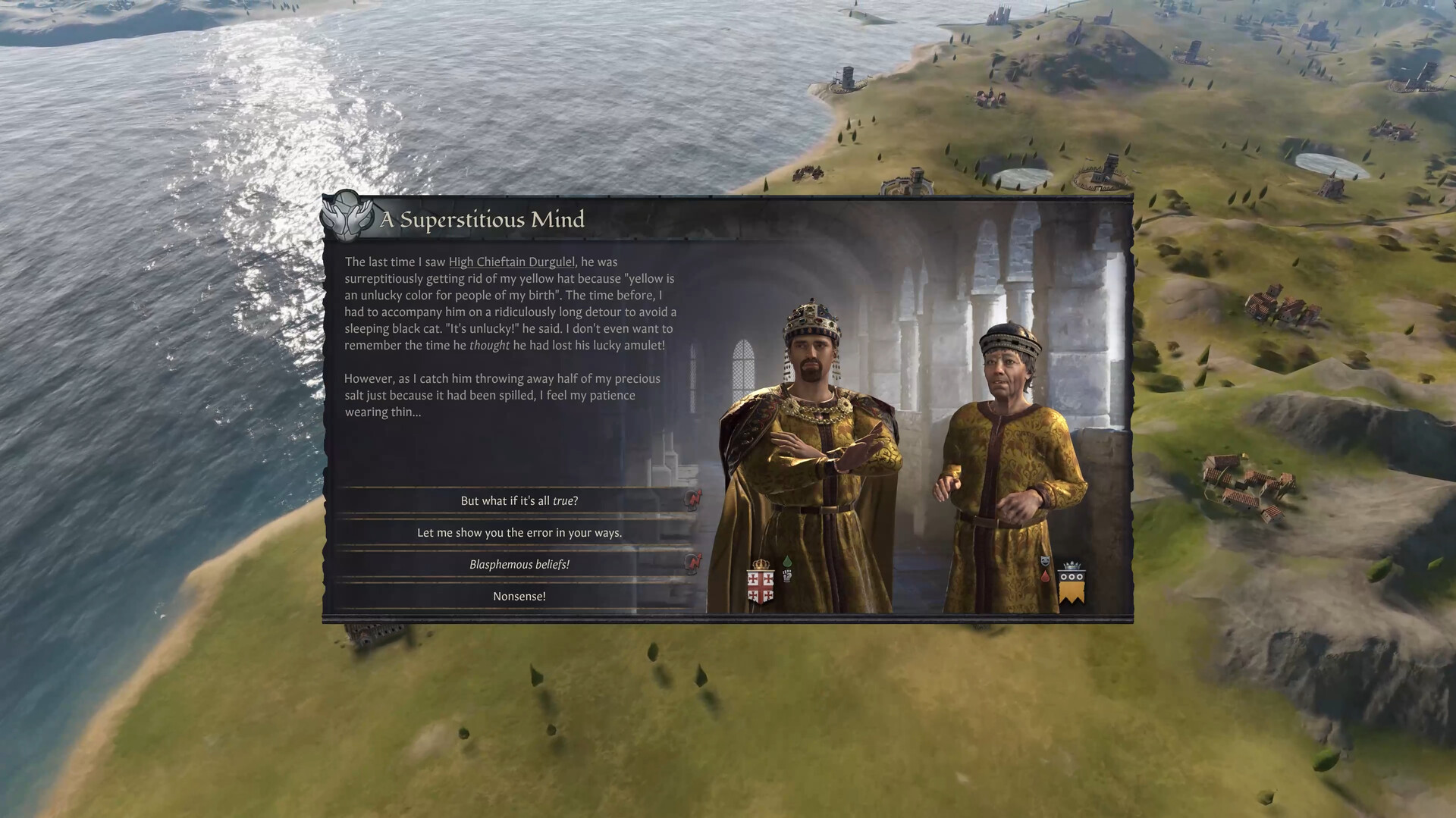The image size is (1456, 818).
Task: Select the green health drop icon
Action: (787, 561)
